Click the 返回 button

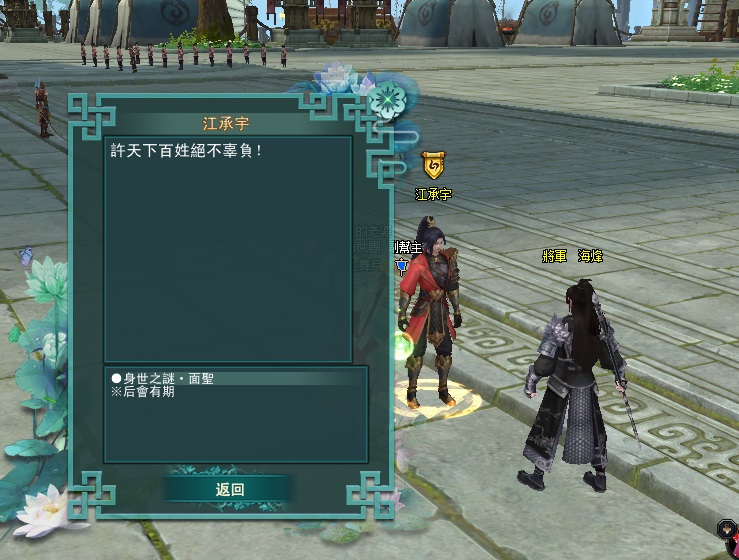tap(230, 489)
